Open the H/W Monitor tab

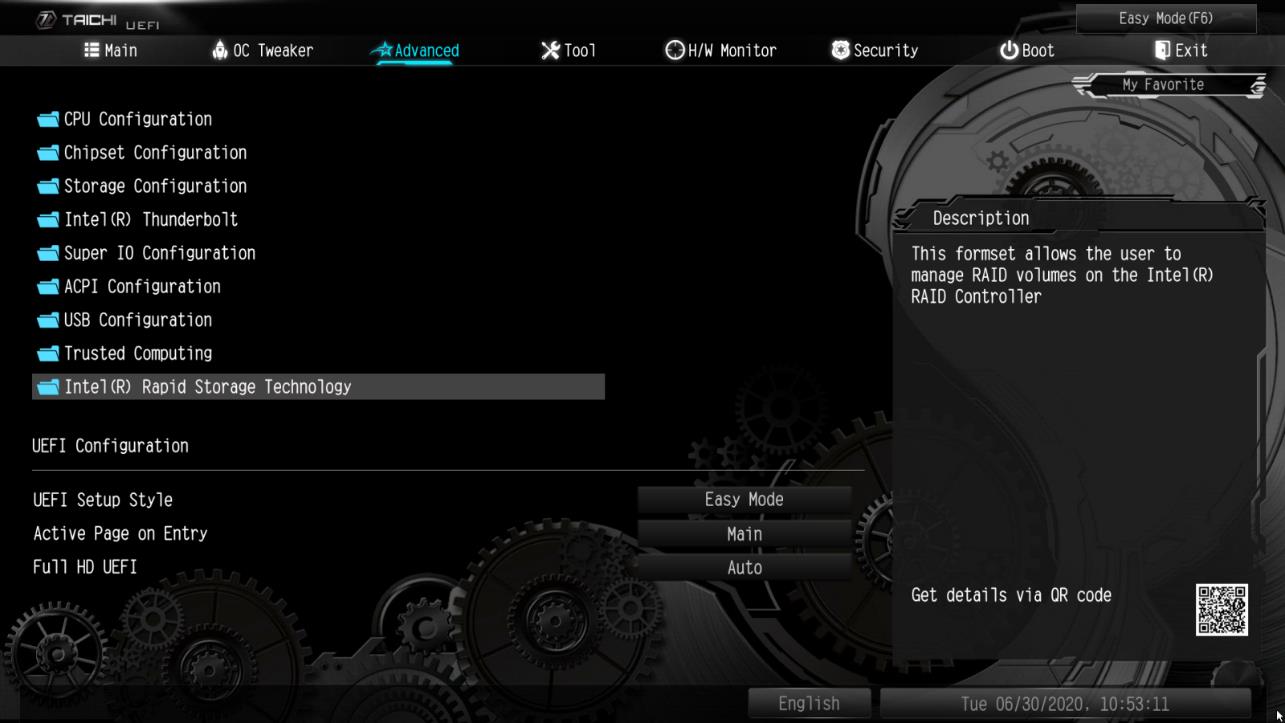point(723,49)
